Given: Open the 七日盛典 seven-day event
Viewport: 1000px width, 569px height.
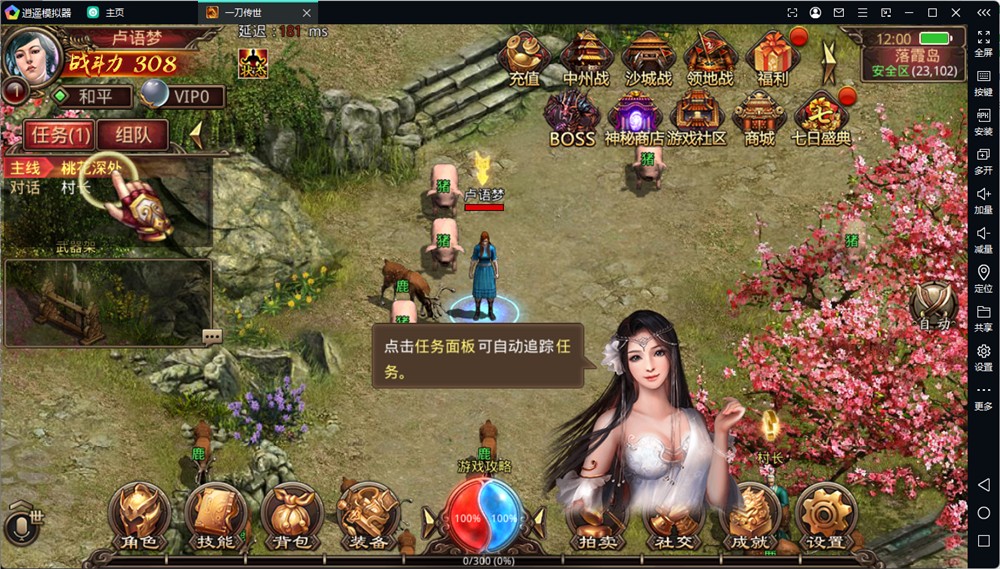Looking at the screenshot, I should coord(821,118).
